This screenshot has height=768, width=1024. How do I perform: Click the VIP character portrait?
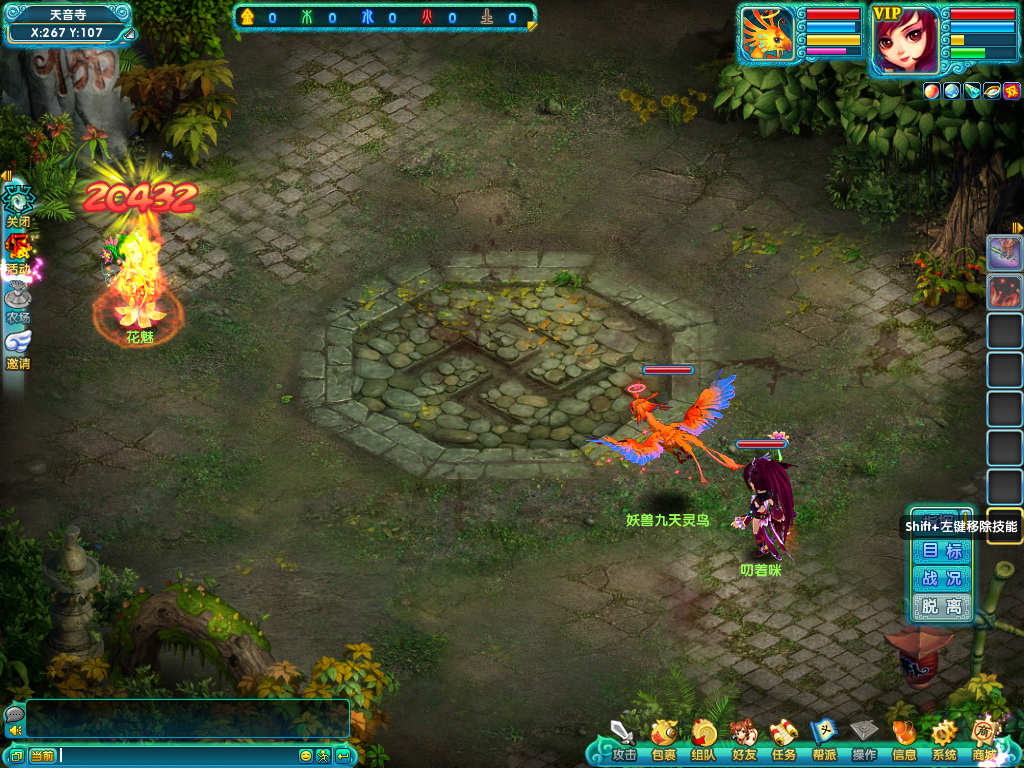coord(905,40)
